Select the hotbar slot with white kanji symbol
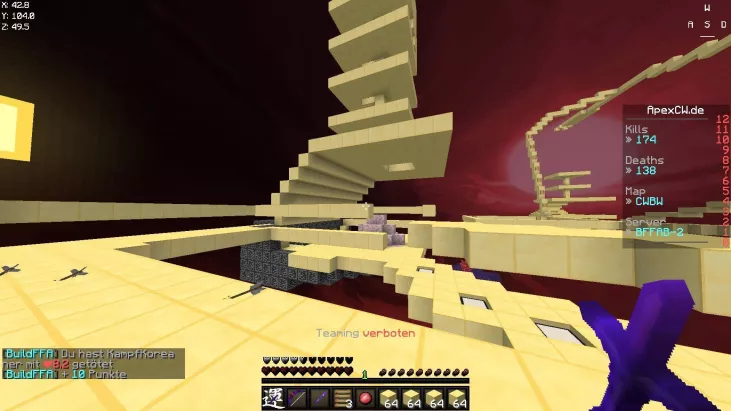 click(274, 398)
